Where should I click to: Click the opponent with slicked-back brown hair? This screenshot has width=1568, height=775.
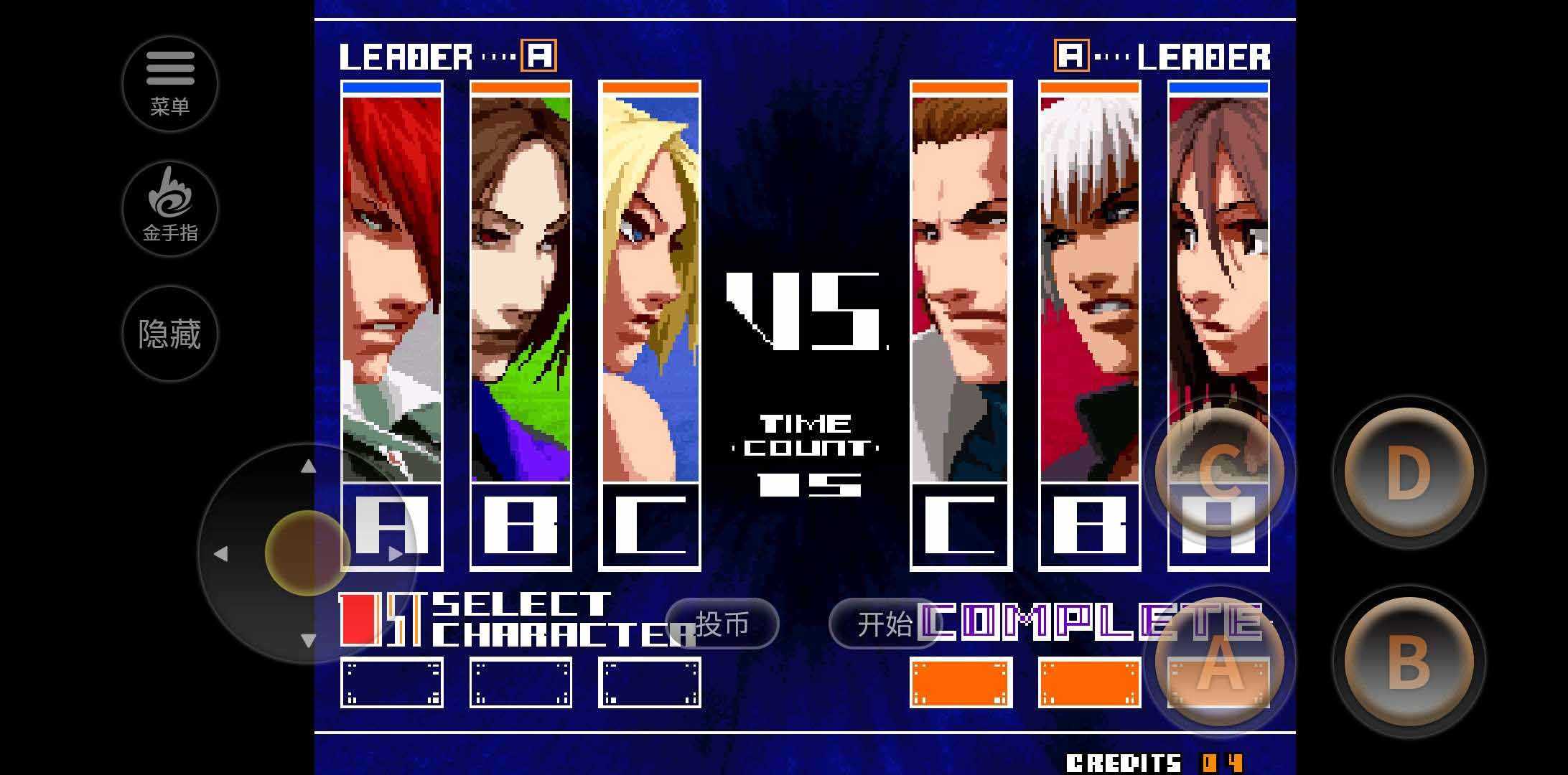tap(961, 287)
